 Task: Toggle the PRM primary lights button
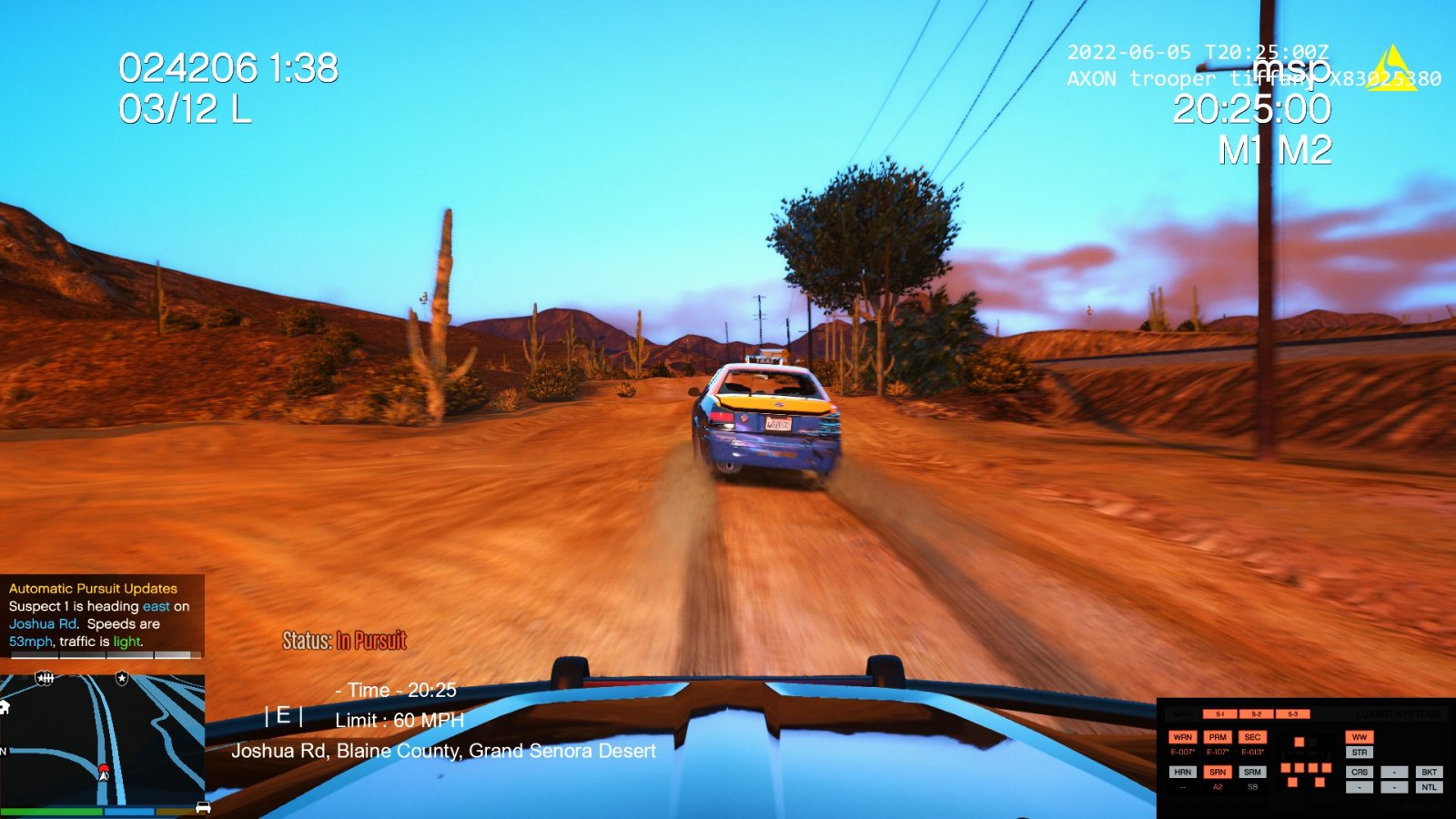pyautogui.click(x=1218, y=737)
